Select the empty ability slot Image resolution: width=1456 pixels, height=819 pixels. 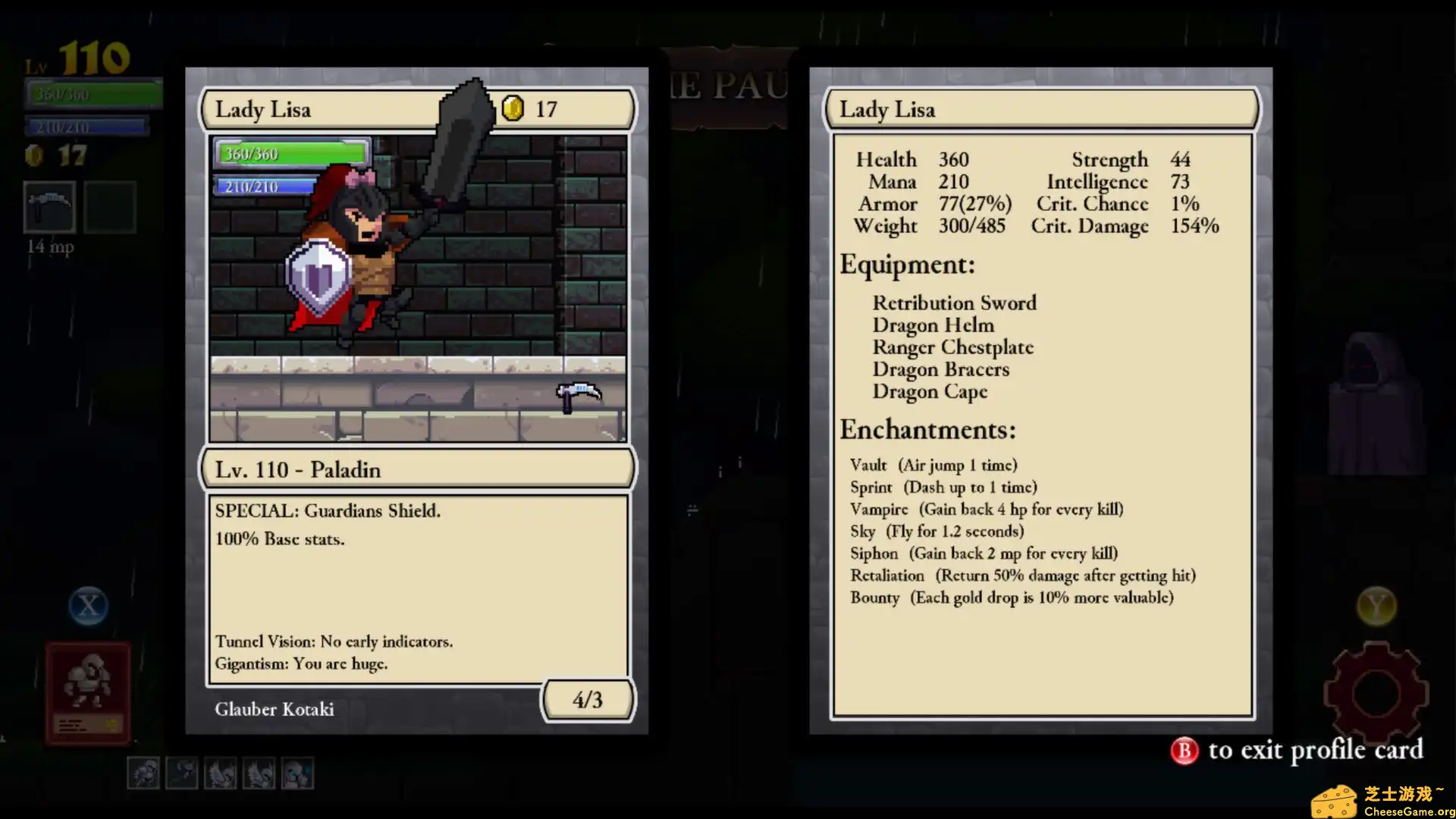click(110, 206)
